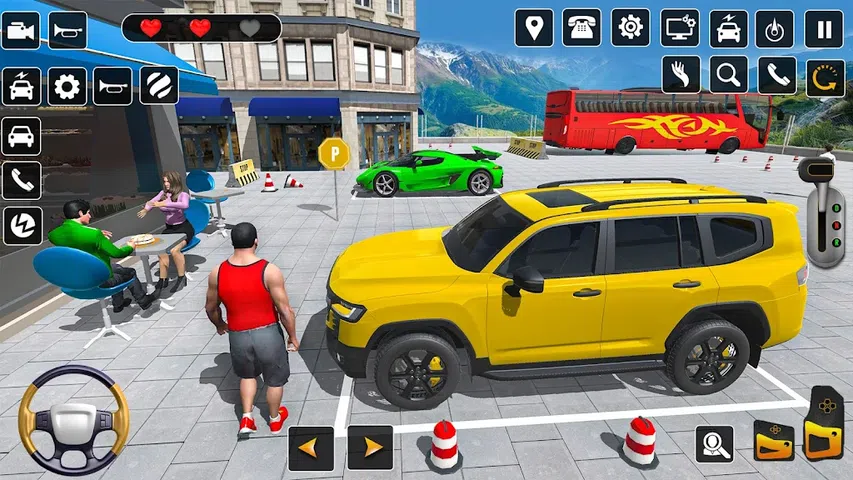
Task: Use the hand interact button
Action: [680, 75]
